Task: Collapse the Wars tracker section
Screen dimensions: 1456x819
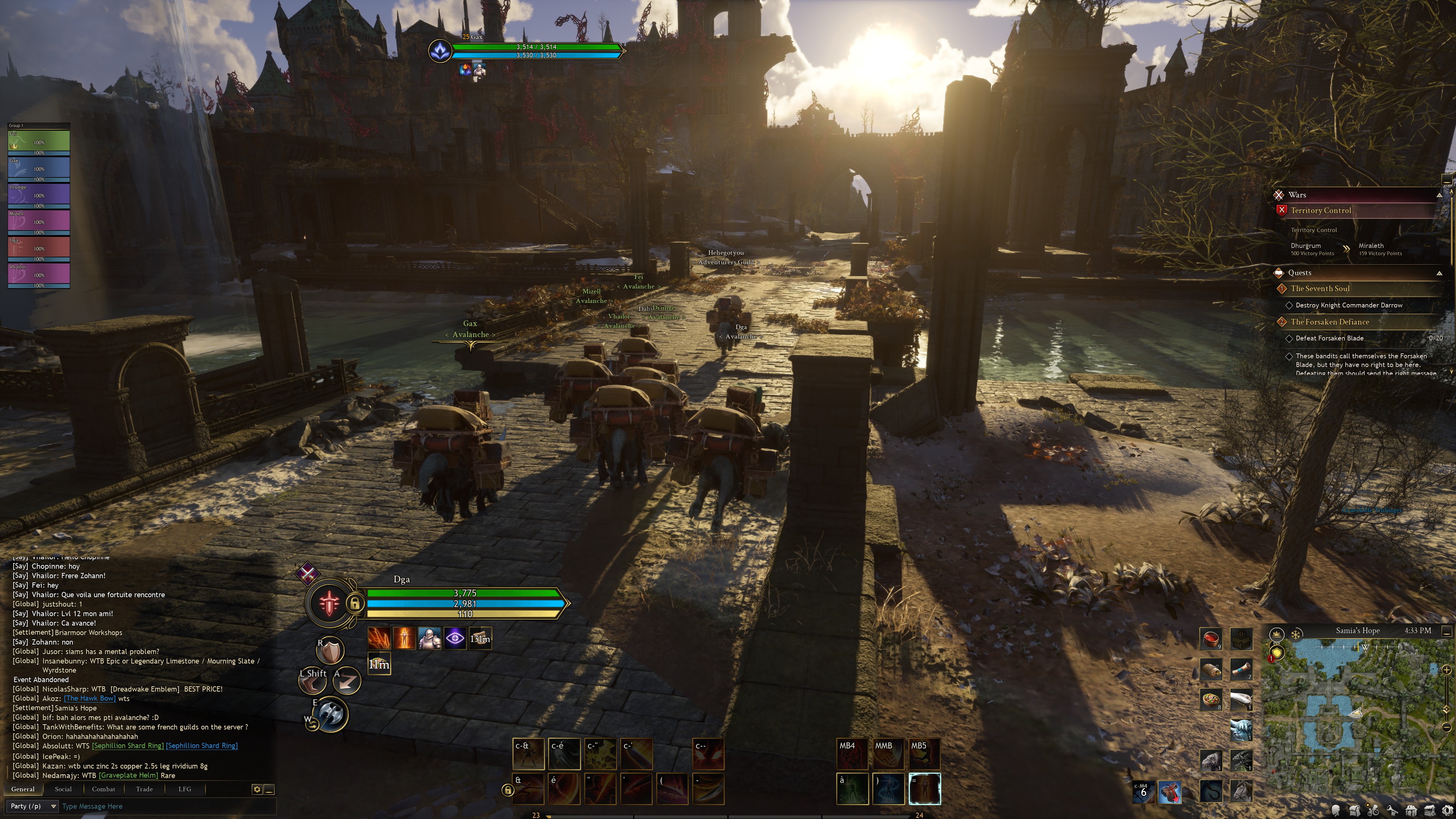Action: click(x=1439, y=195)
